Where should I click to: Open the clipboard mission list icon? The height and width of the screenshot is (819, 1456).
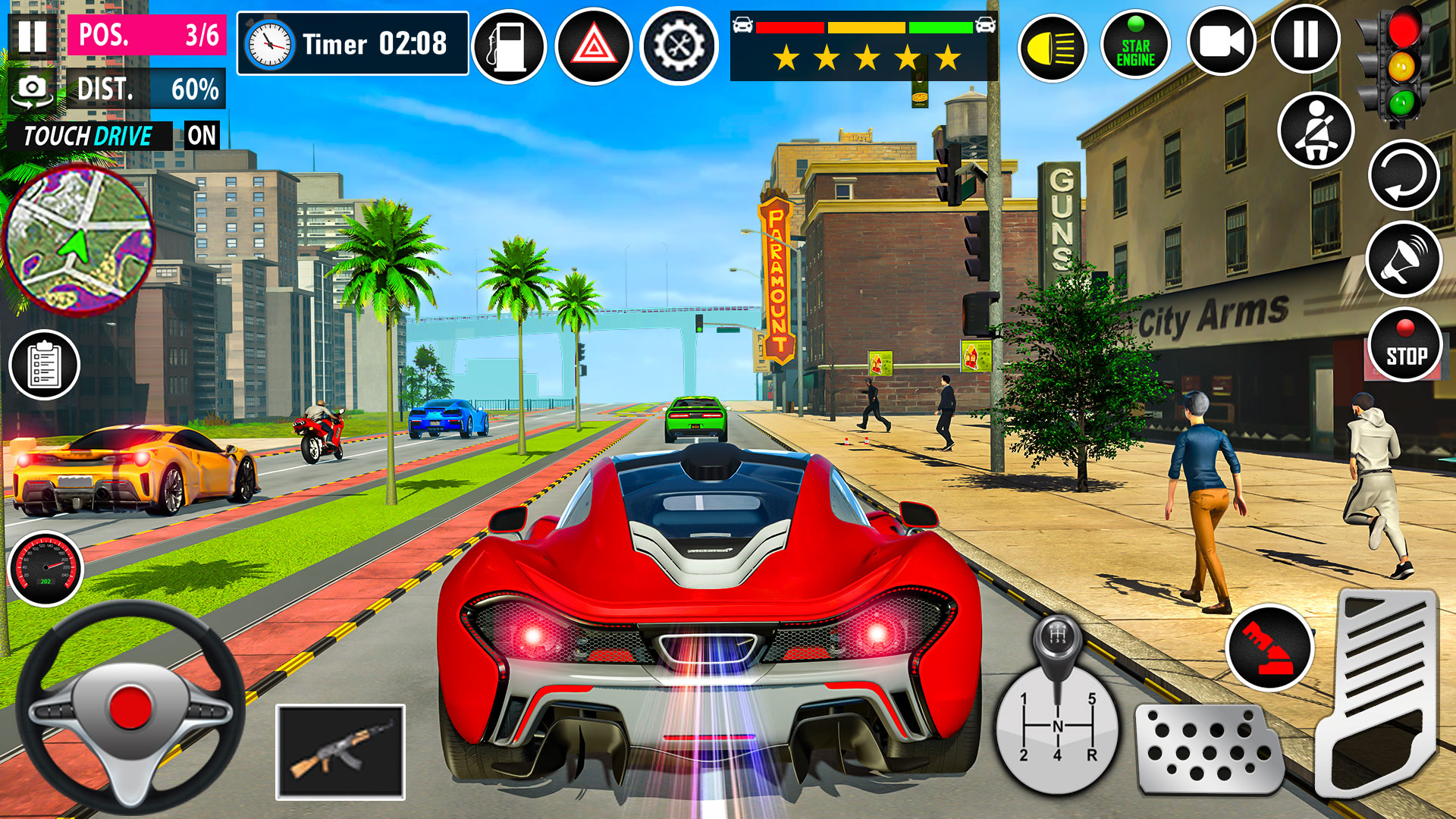[x=43, y=365]
